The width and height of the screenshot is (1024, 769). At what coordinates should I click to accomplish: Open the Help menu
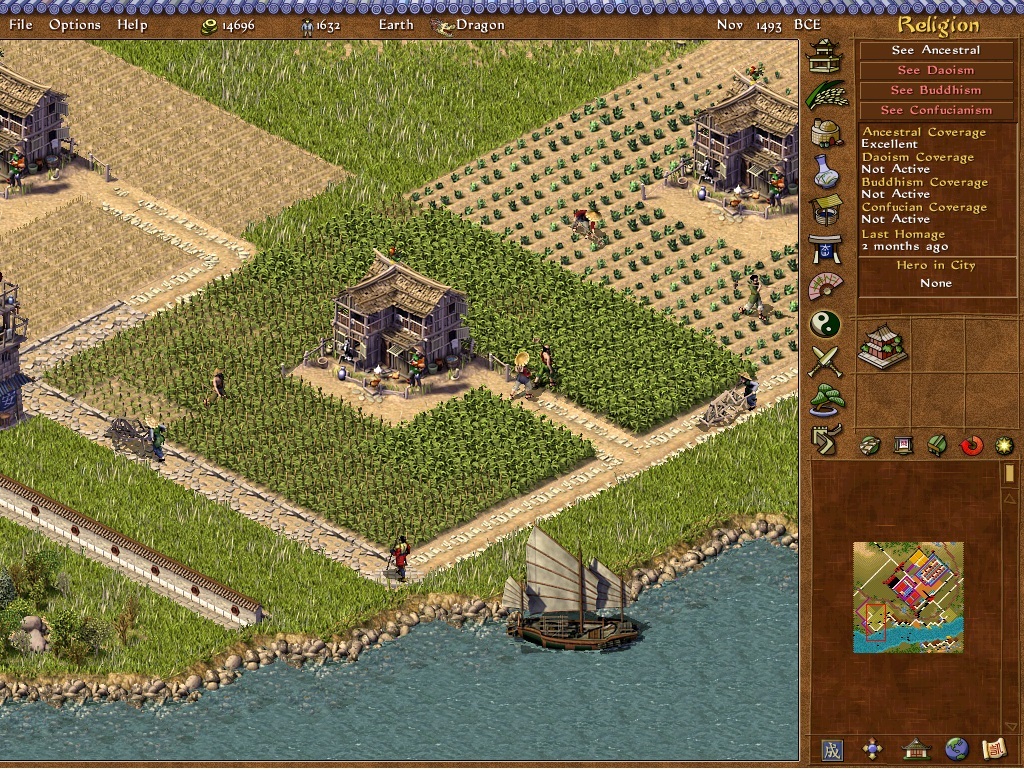pyautogui.click(x=132, y=24)
